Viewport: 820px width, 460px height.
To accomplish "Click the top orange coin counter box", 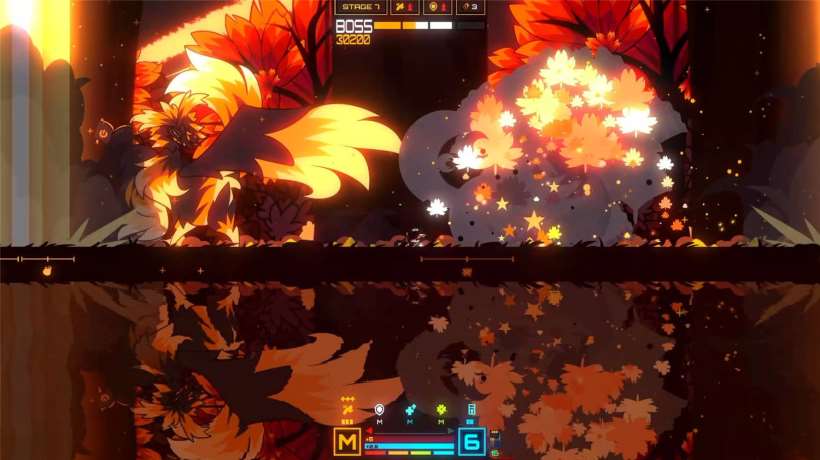I will pos(438,7).
